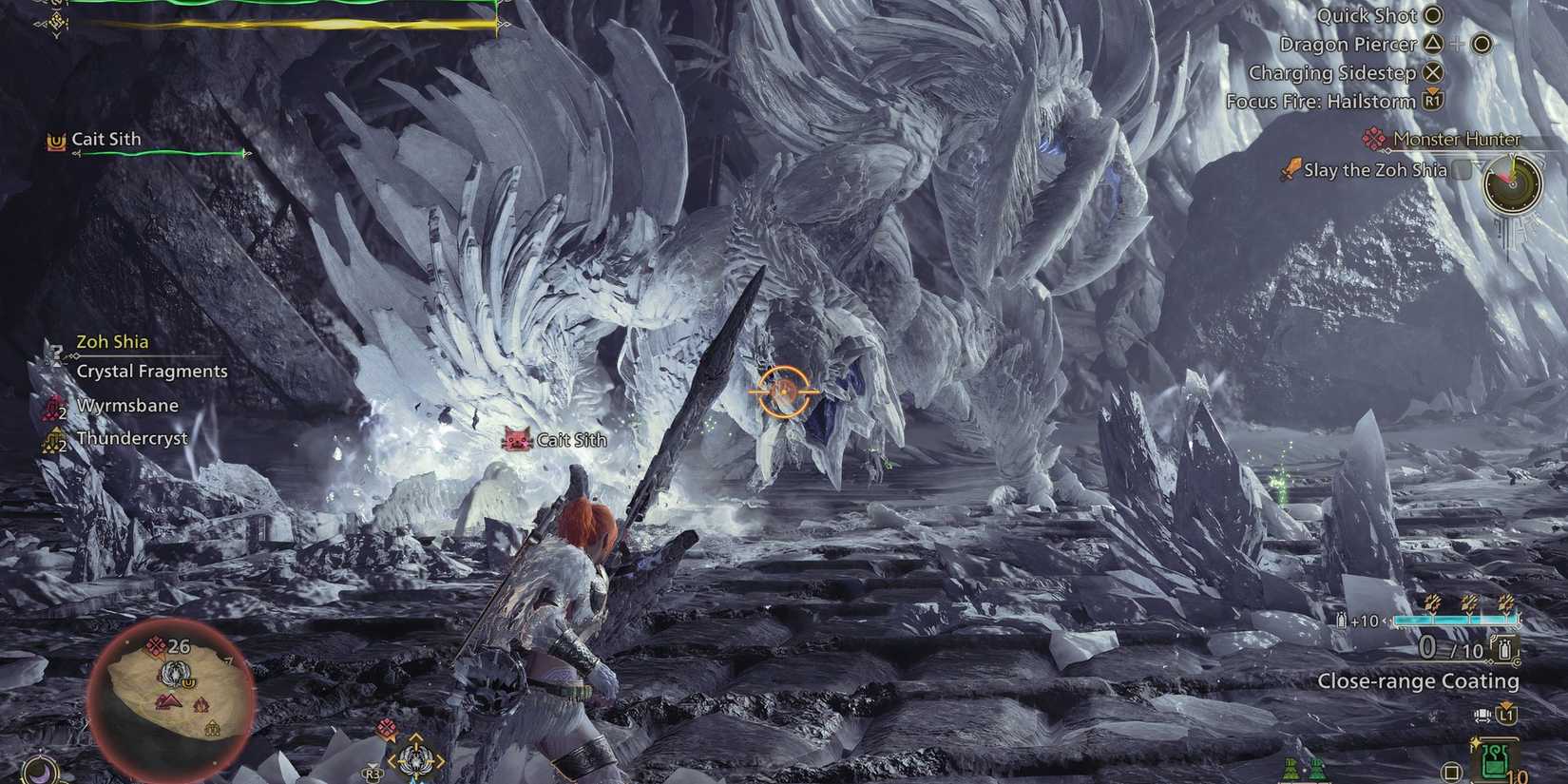Click the L1 item bar control prompt

point(1506,714)
